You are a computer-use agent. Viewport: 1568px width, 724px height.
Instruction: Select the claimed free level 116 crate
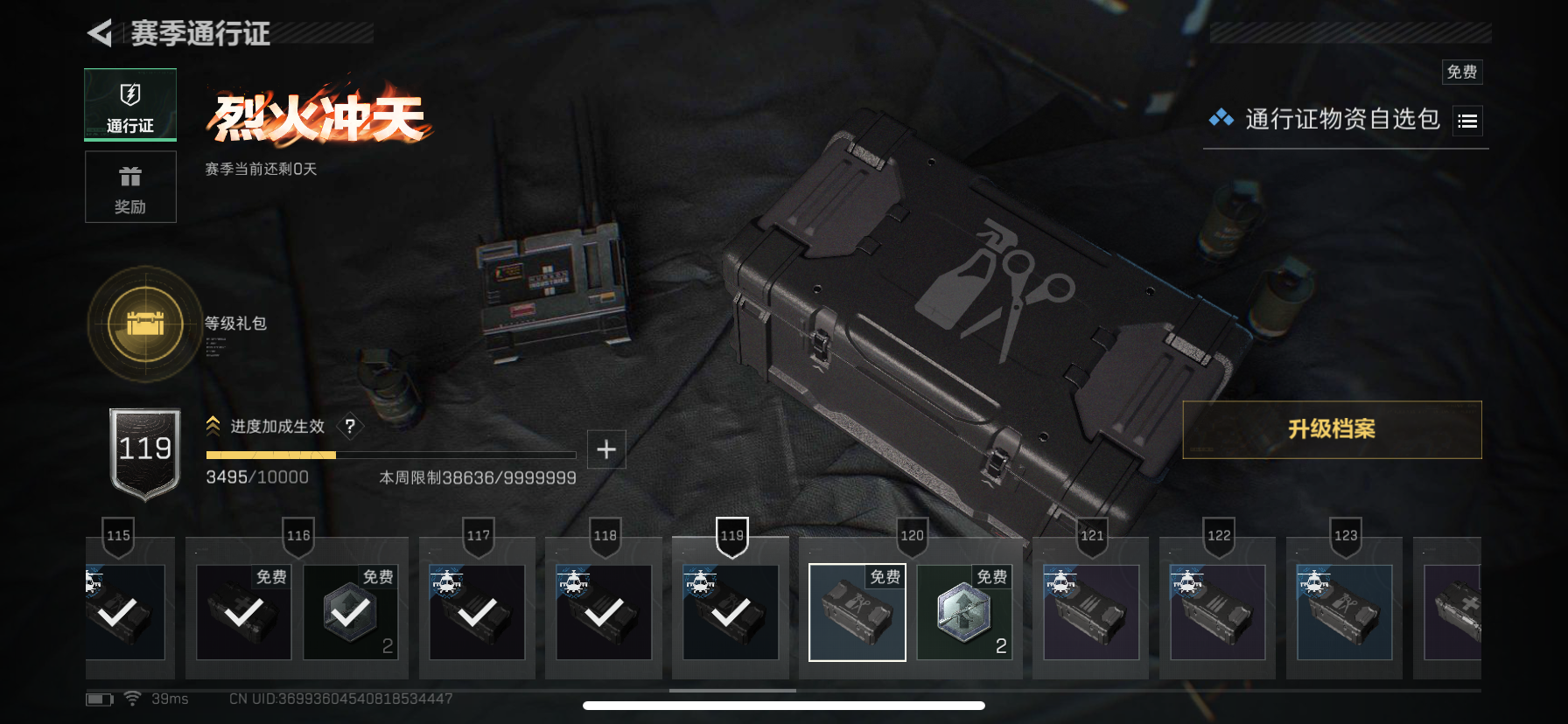click(244, 612)
